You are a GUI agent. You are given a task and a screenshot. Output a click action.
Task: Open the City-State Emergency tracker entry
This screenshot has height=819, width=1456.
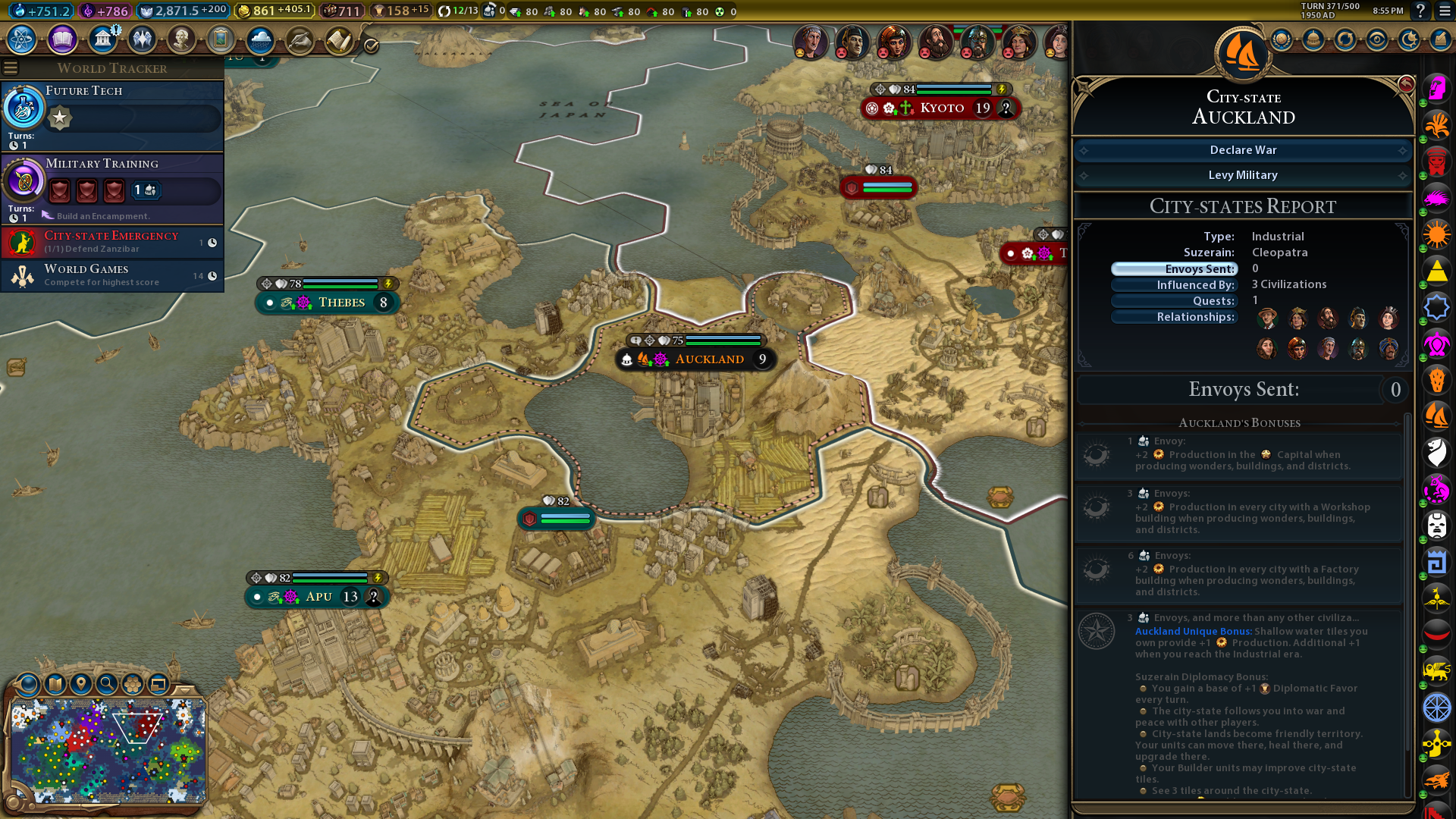click(x=112, y=242)
